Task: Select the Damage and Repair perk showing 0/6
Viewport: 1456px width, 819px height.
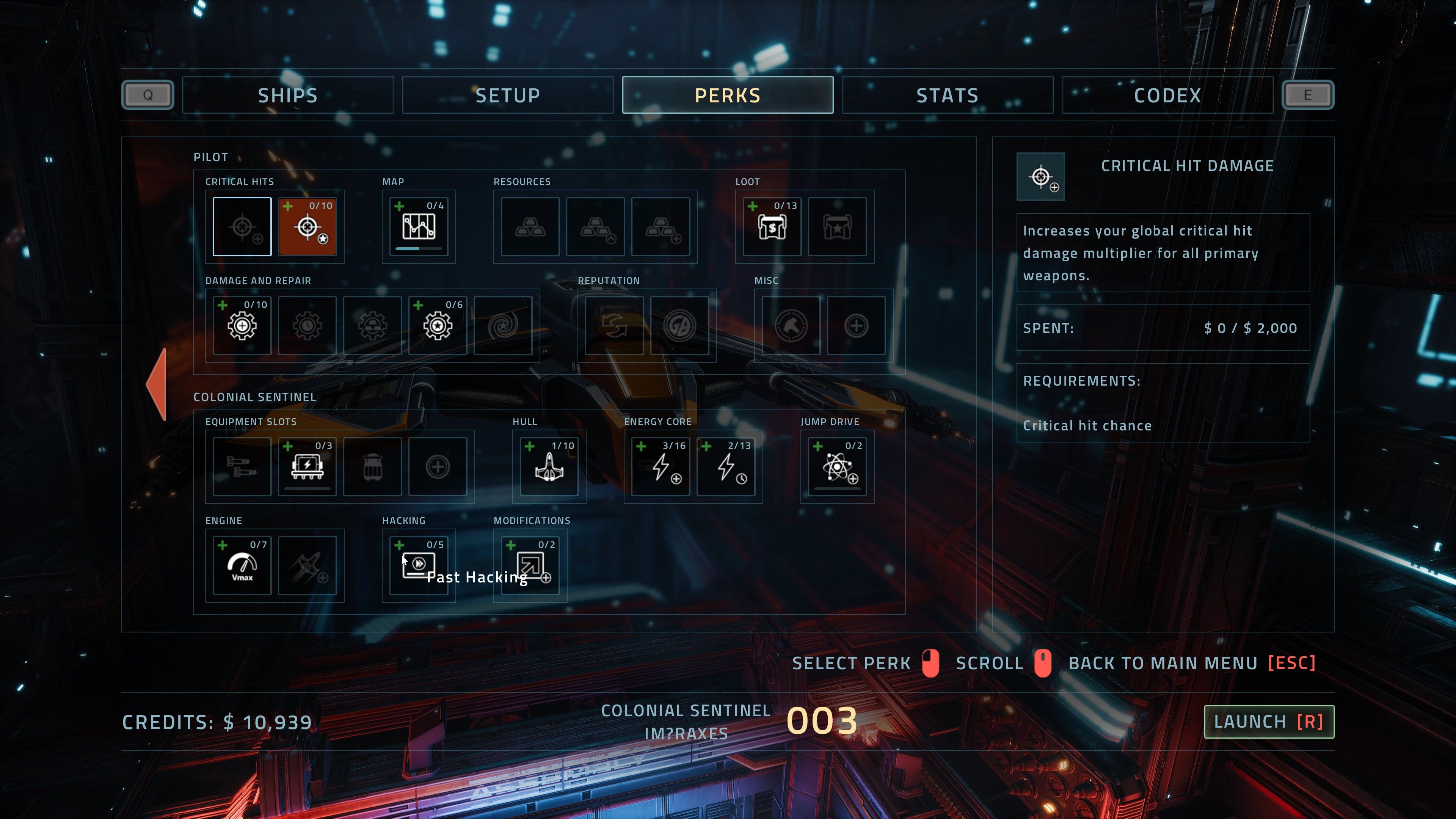Action: tap(438, 326)
